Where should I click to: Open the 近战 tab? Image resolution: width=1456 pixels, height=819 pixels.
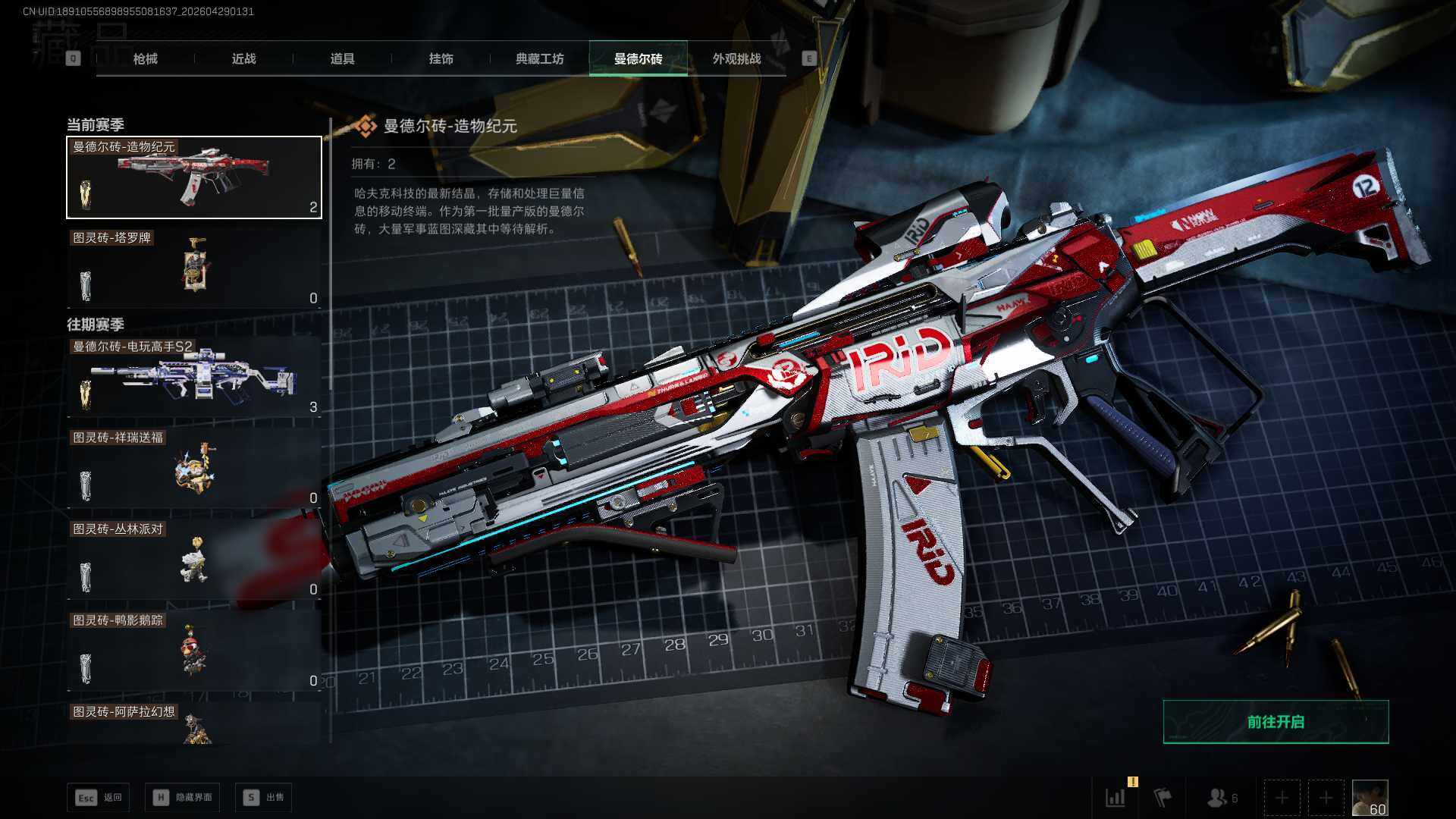tap(243, 58)
